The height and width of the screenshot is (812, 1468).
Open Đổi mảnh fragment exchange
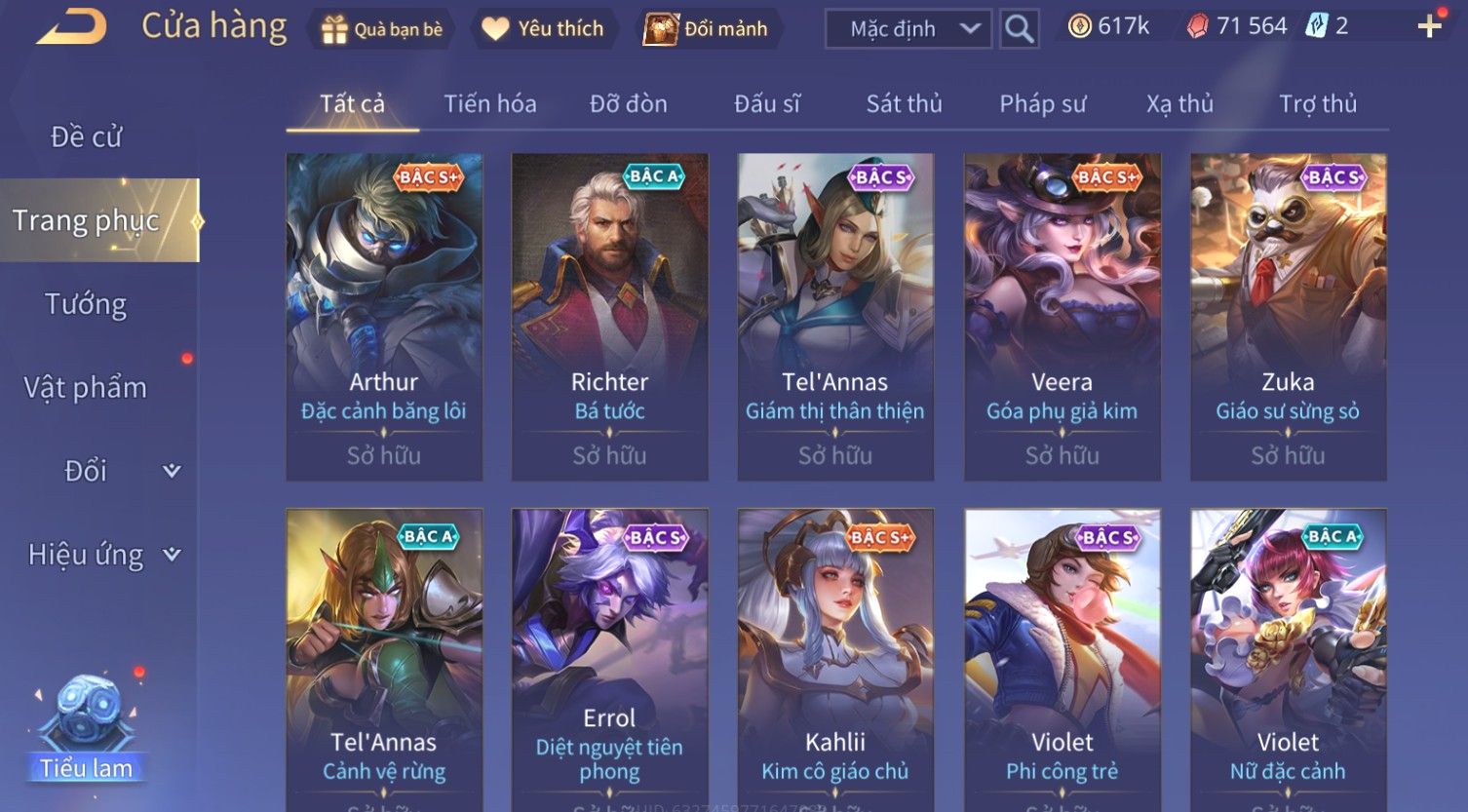(x=706, y=29)
